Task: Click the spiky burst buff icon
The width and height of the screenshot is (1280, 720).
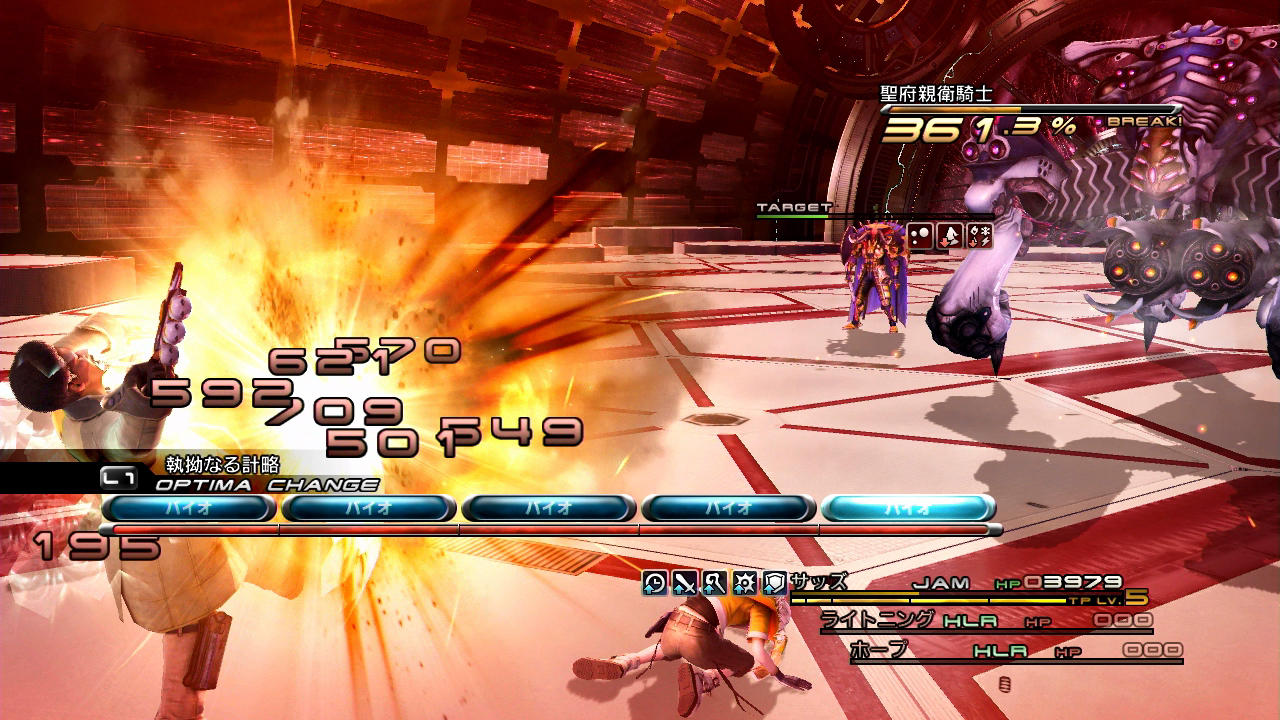Action: [x=744, y=583]
